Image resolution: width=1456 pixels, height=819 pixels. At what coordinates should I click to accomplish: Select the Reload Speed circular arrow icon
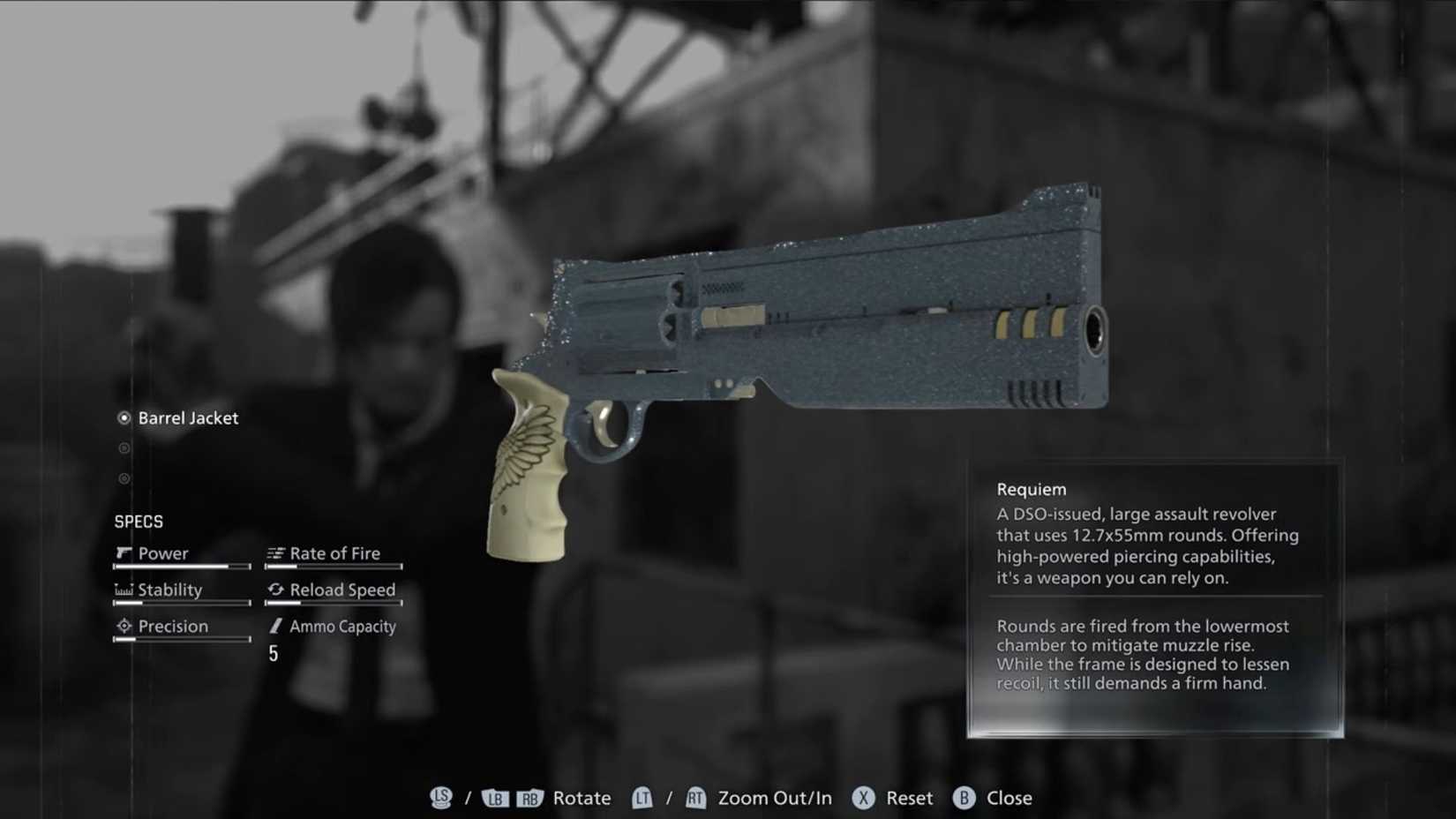point(277,590)
